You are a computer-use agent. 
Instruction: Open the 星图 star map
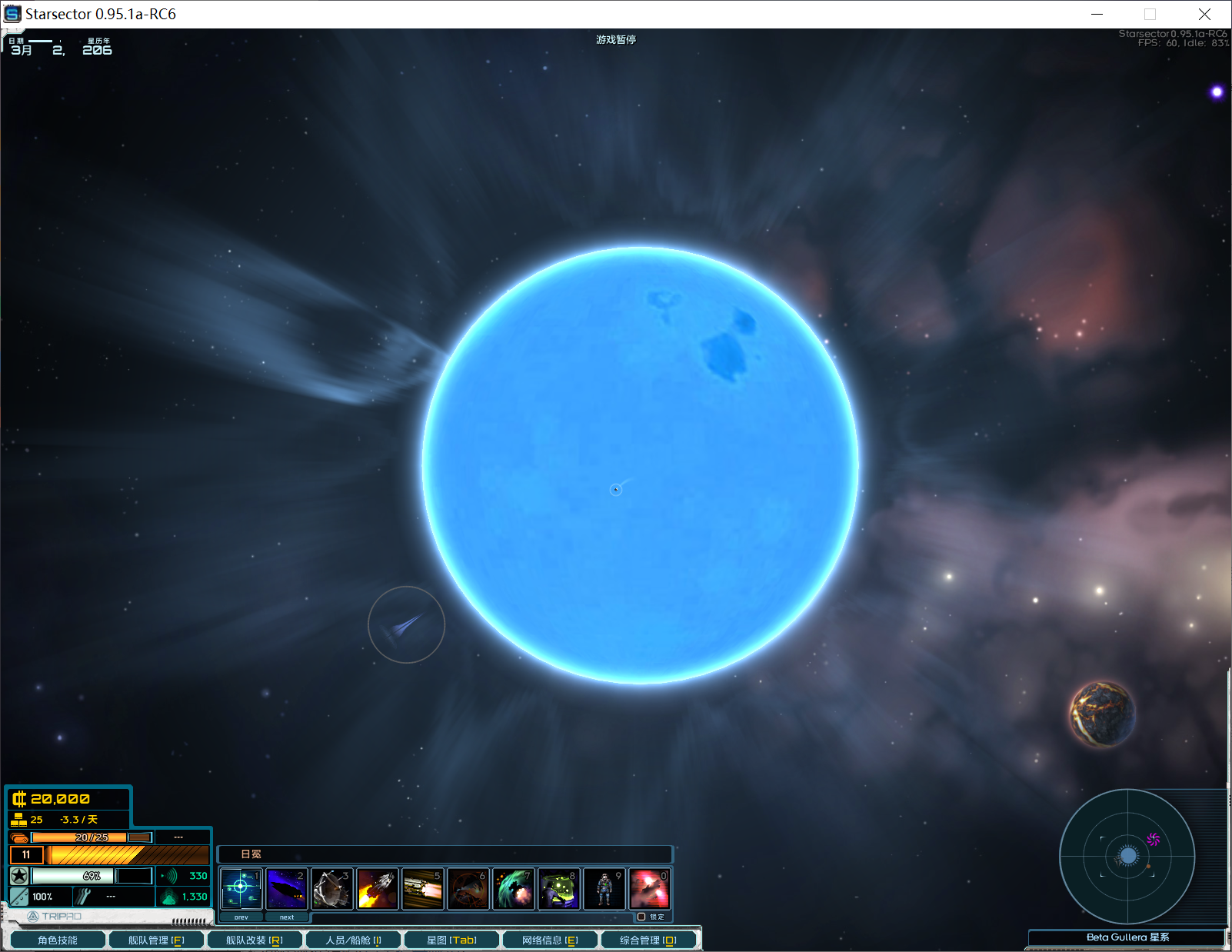click(451, 940)
